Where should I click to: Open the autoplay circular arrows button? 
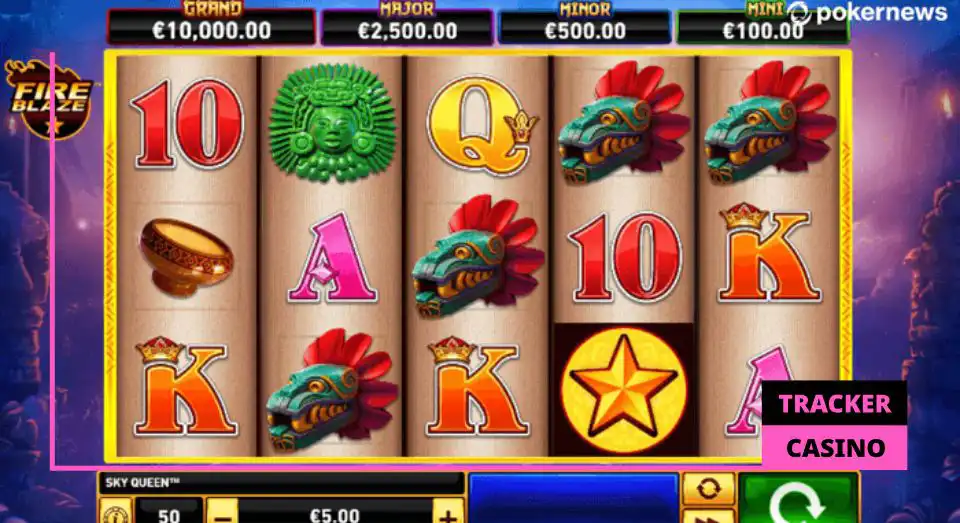708,488
